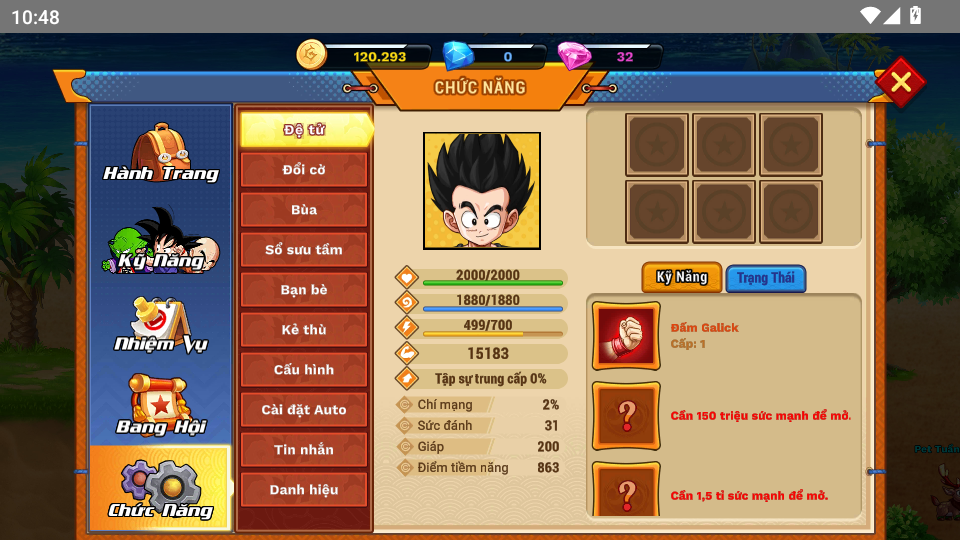Viewport: 960px width, 540px height.
Task: Open Sổ sưu tầm collection book
Action: pyautogui.click(x=304, y=250)
